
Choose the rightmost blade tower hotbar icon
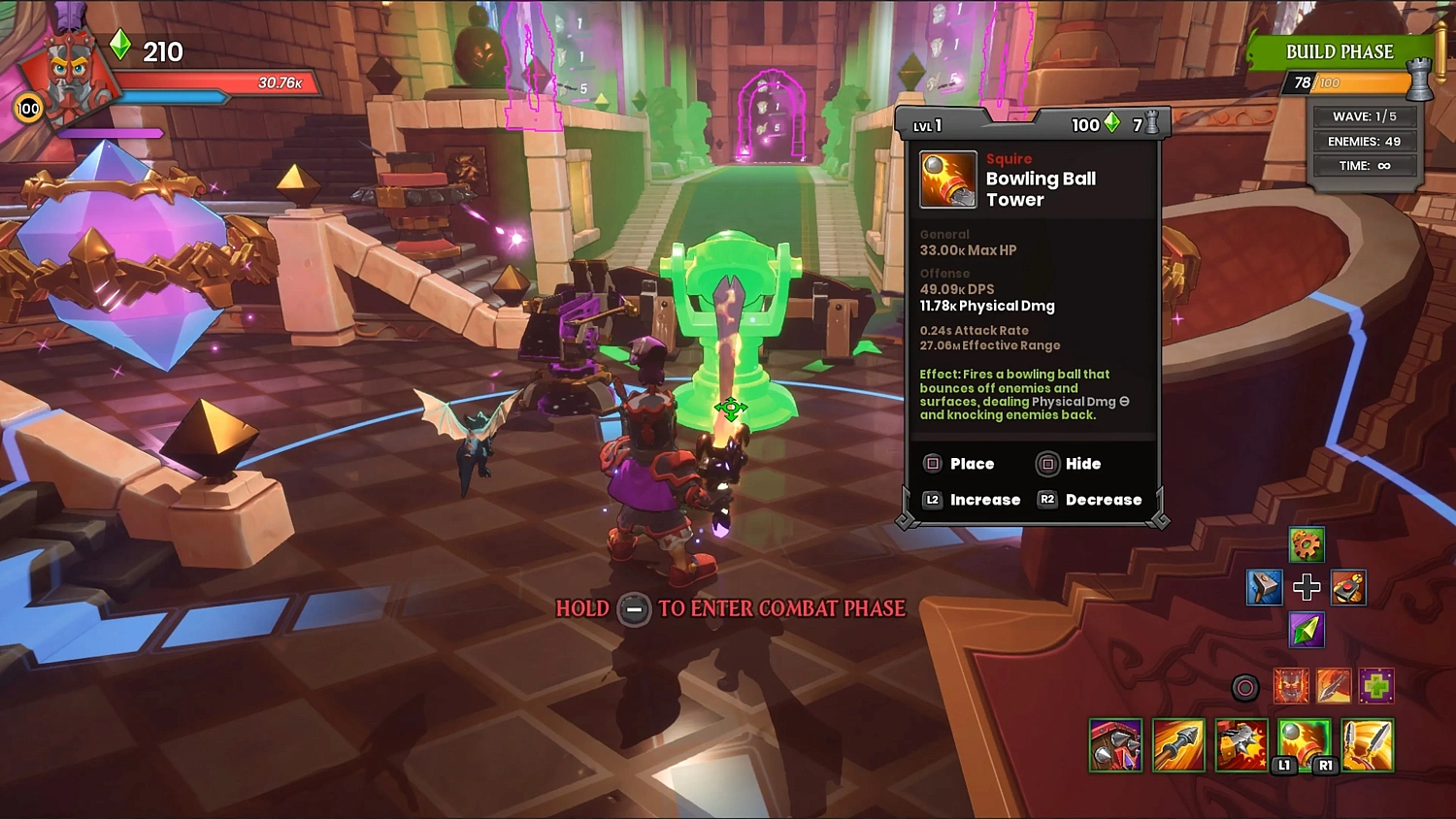[1368, 745]
